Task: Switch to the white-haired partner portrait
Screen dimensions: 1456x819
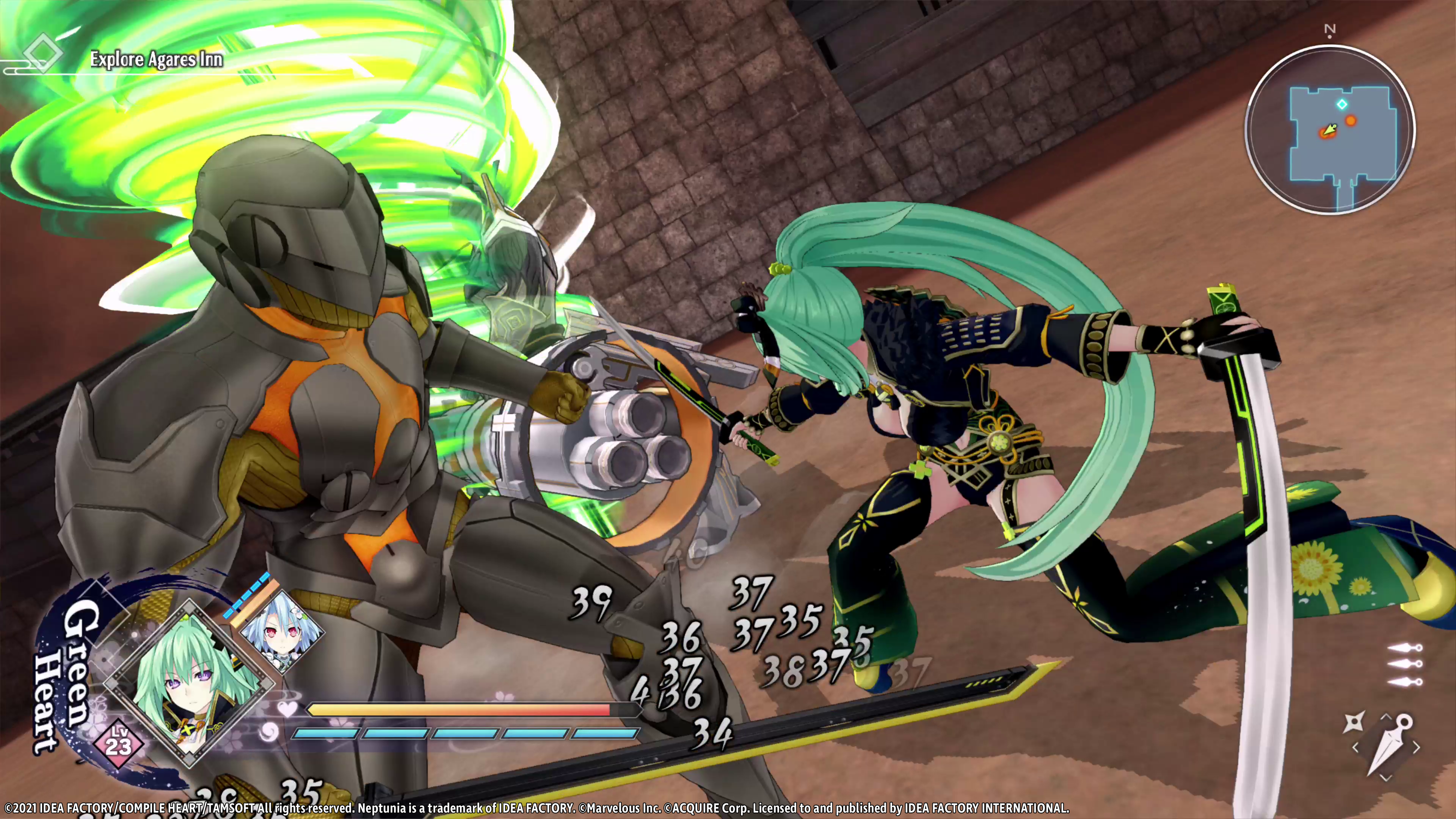Action: 281,632
